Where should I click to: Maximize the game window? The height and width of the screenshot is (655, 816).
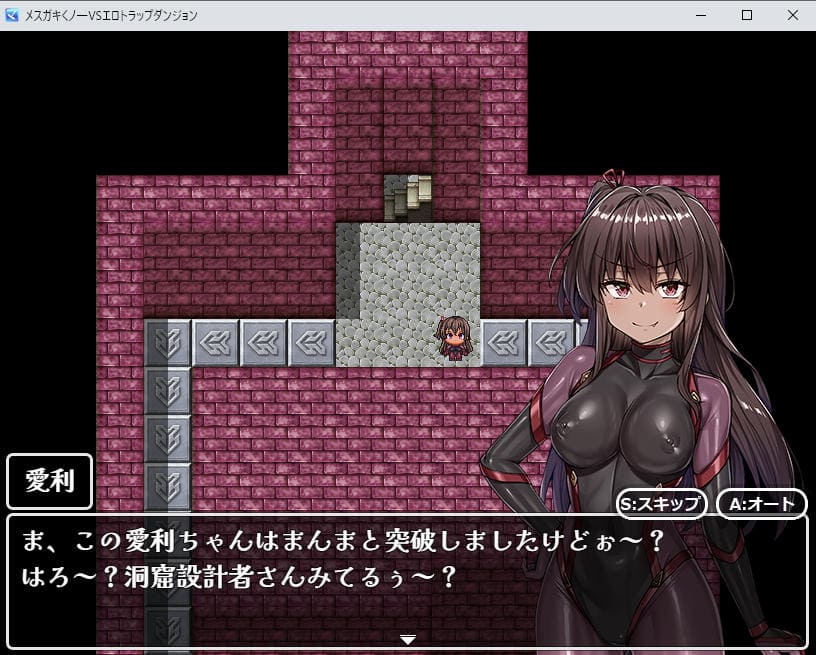pos(746,15)
